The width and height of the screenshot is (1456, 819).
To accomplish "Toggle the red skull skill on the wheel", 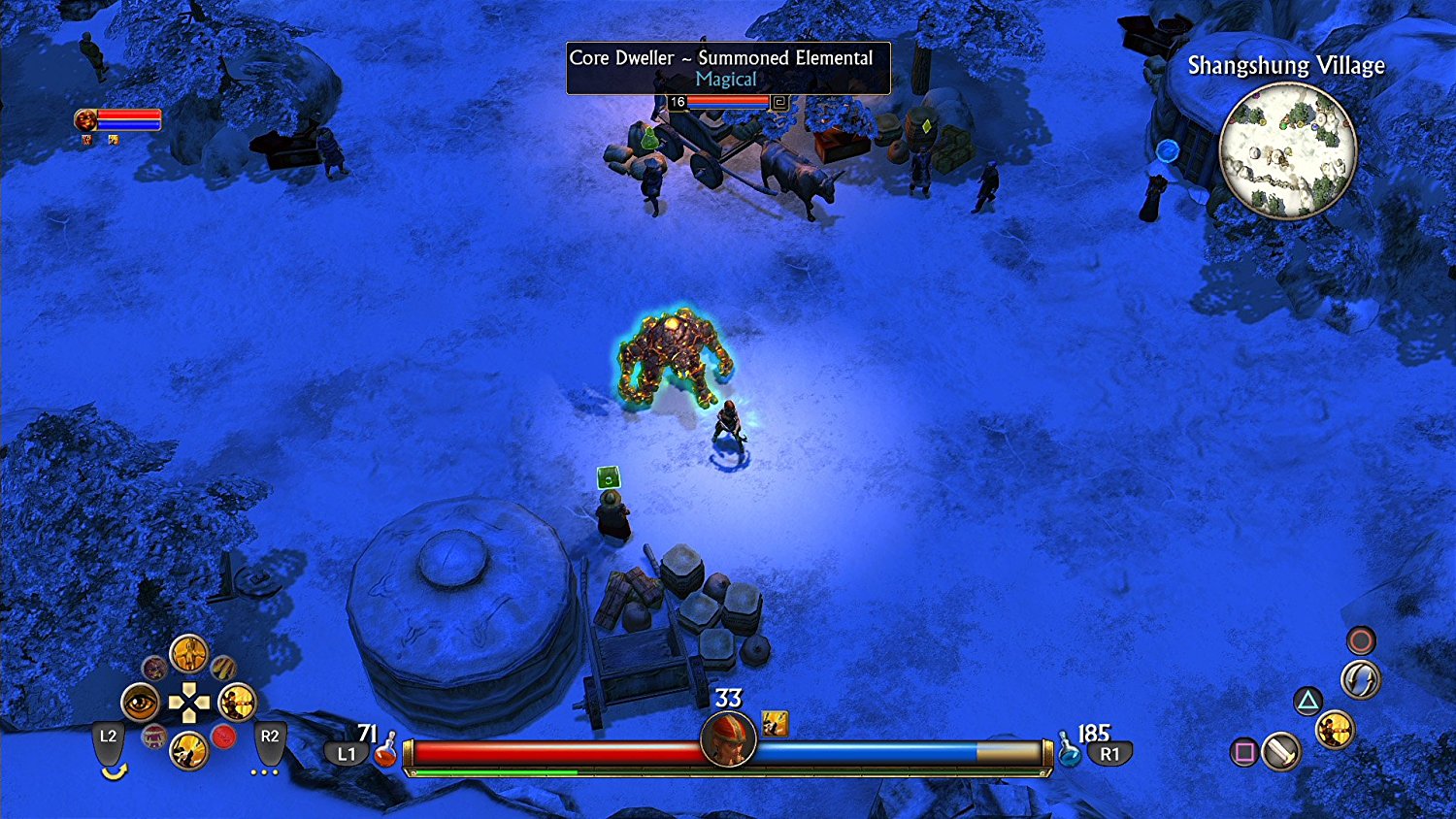I will tap(222, 737).
